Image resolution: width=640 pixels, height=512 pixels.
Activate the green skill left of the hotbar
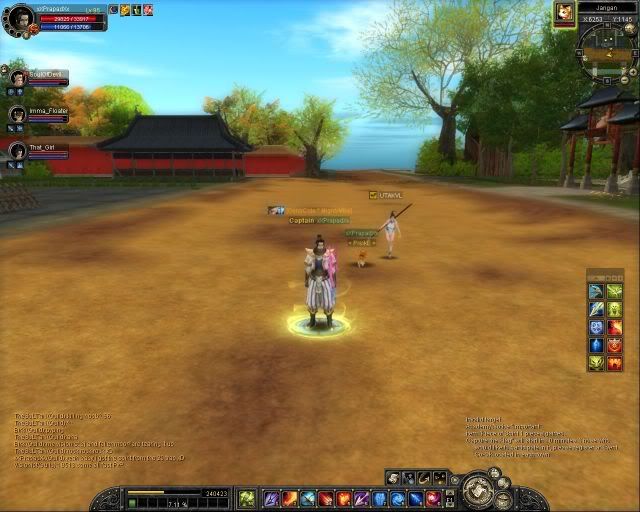246,498
